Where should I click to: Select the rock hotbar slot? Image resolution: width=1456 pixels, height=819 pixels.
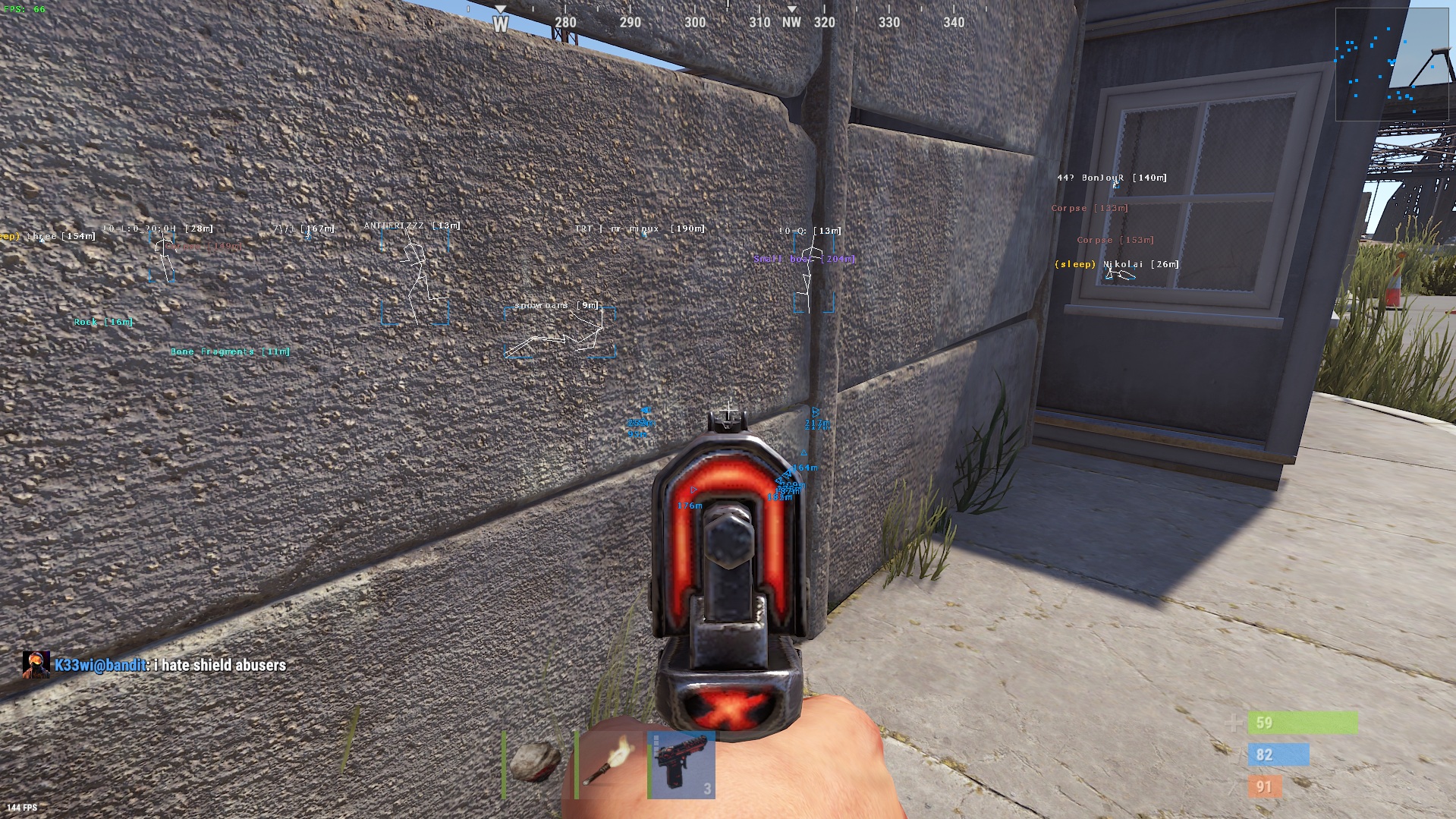(x=536, y=764)
